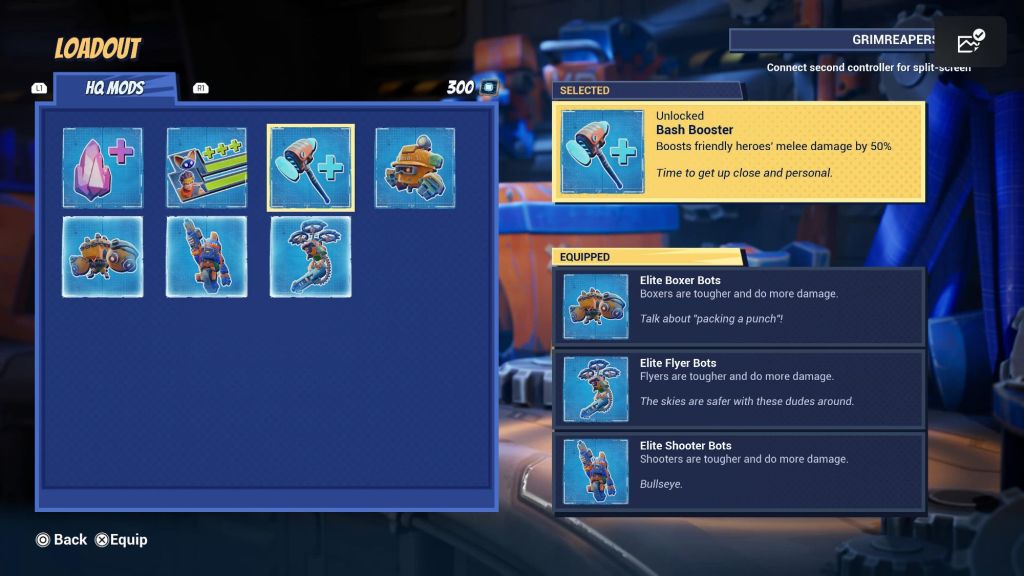The height and width of the screenshot is (576, 1024).
Task: Open the equipped Elite Boxer Bots entry
Action: pyautogui.click(x=738, y=307)
